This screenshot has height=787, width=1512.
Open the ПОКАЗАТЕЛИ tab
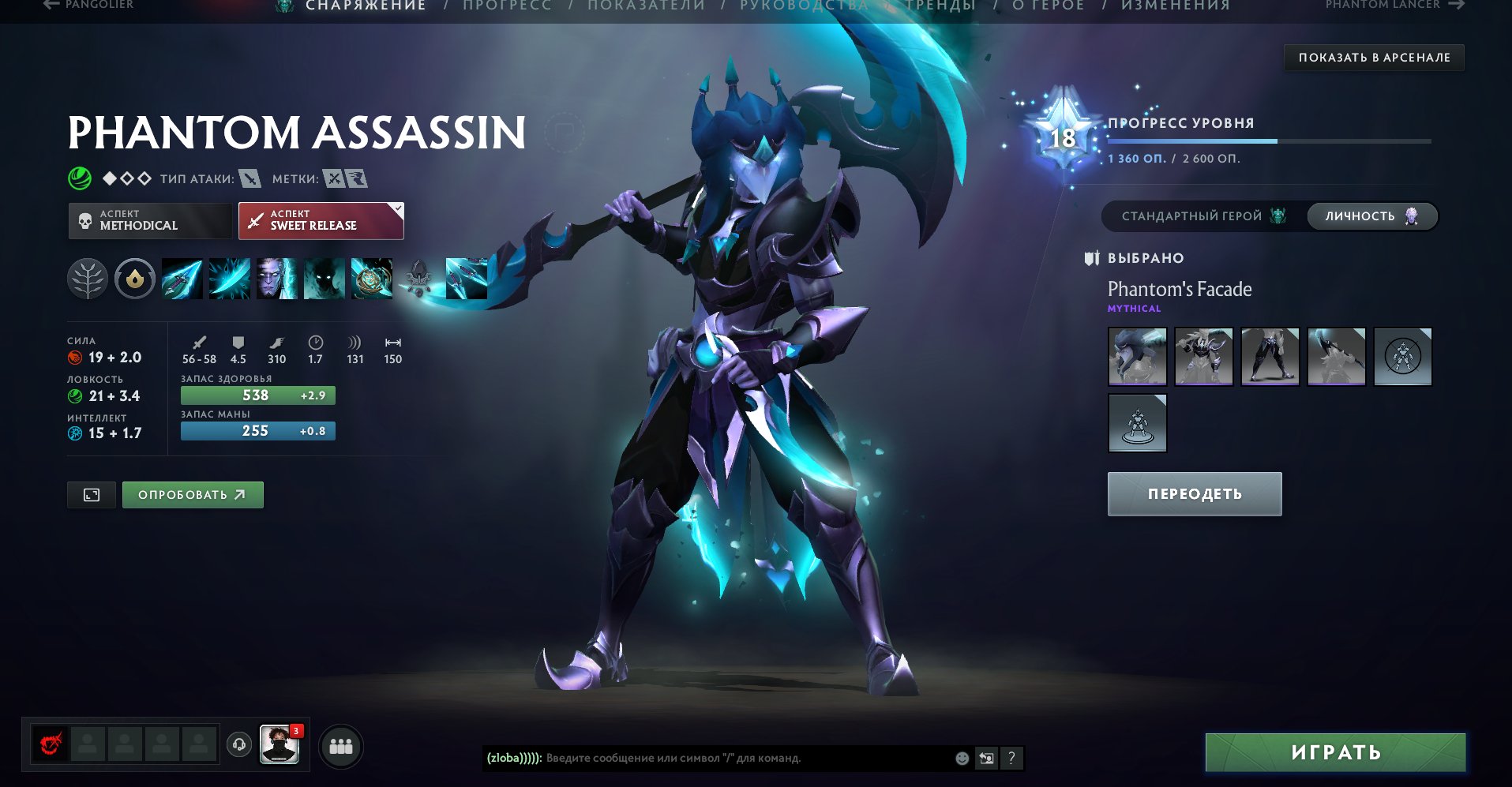point(646,6)
